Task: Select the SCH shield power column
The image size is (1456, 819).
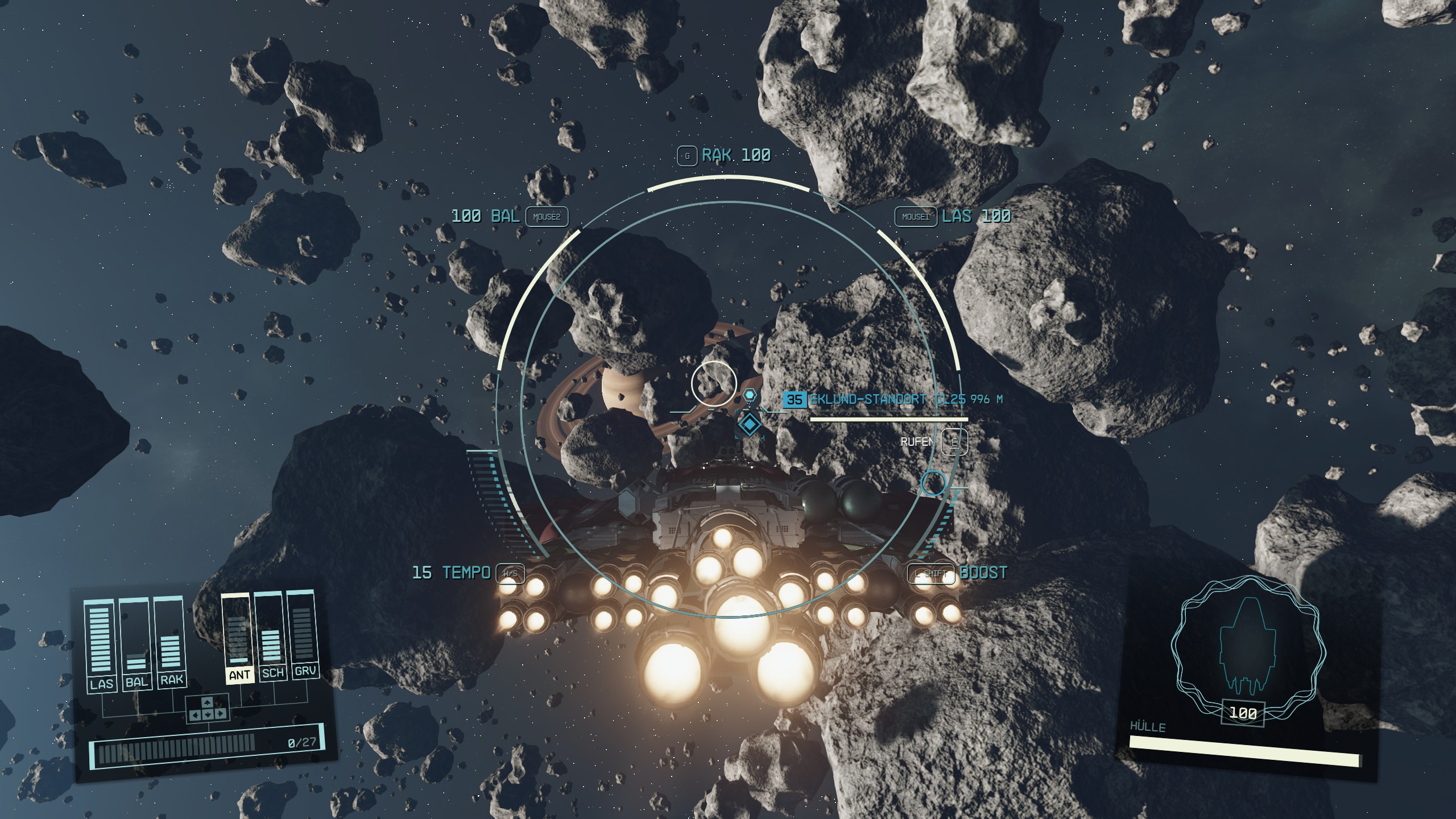Action: (x=271, y=635)
